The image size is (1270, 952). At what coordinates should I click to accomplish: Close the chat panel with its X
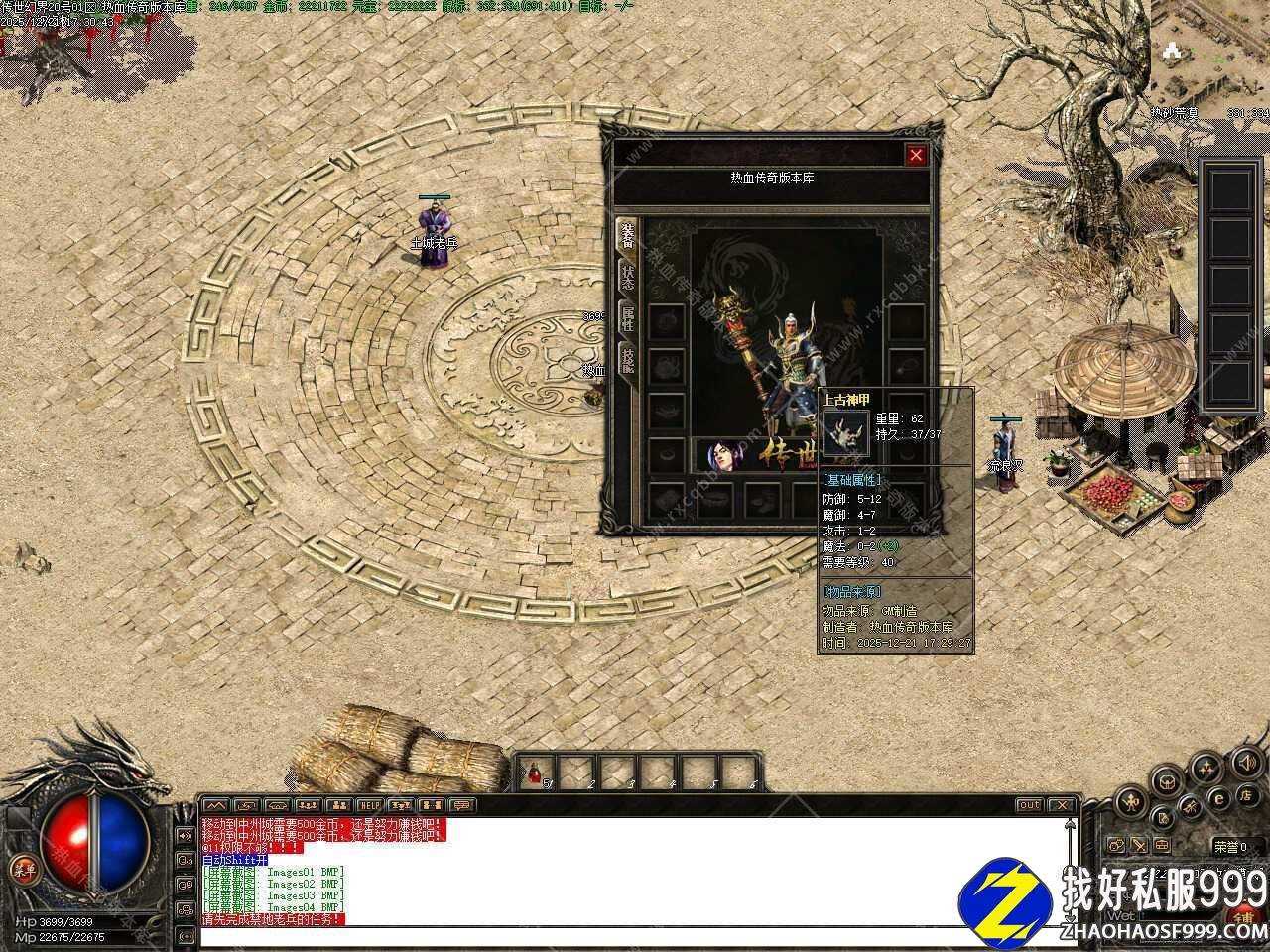coord(1062,805)
